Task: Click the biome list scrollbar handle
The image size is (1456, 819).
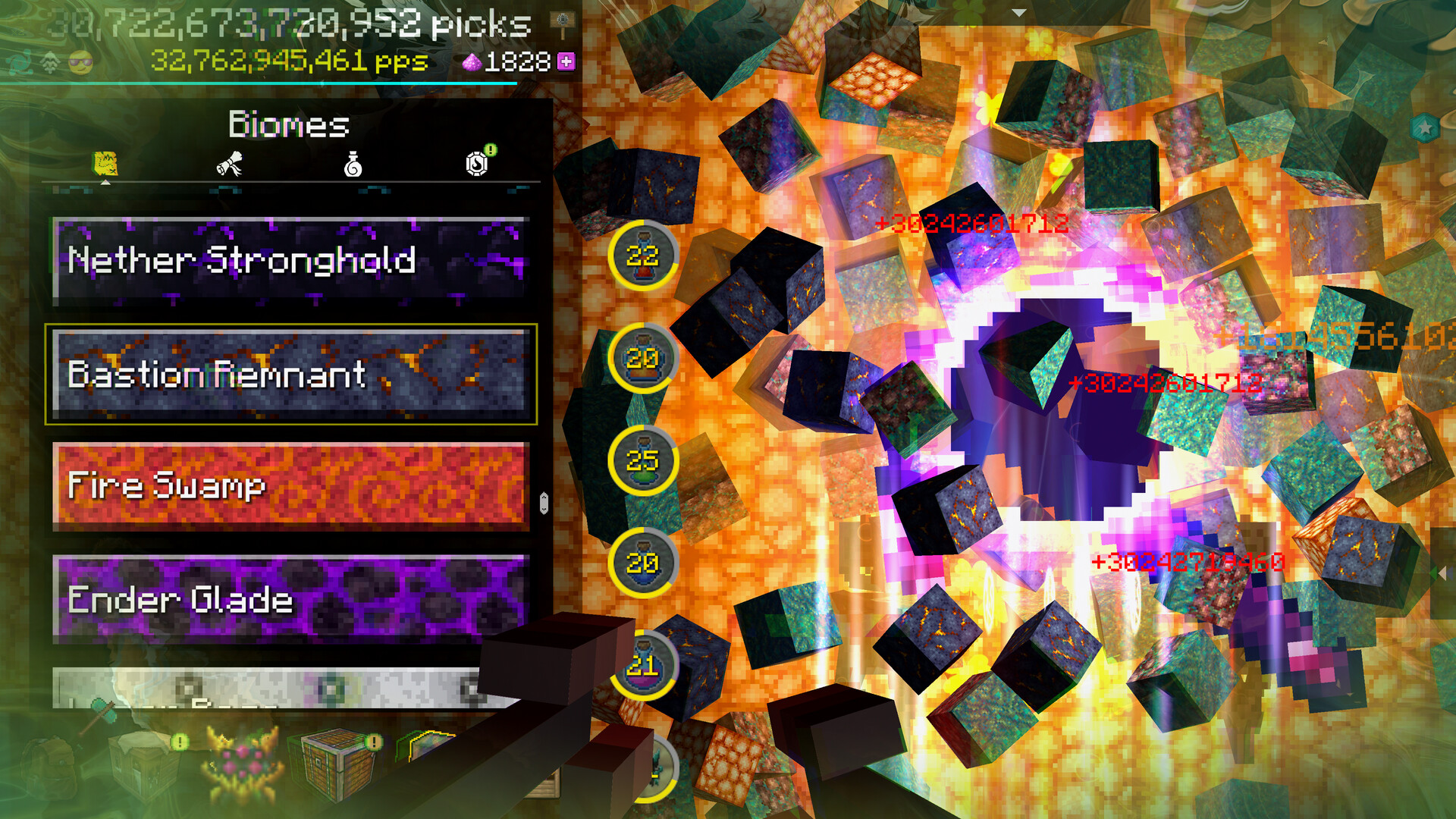Action: click(x=544, y=503)
